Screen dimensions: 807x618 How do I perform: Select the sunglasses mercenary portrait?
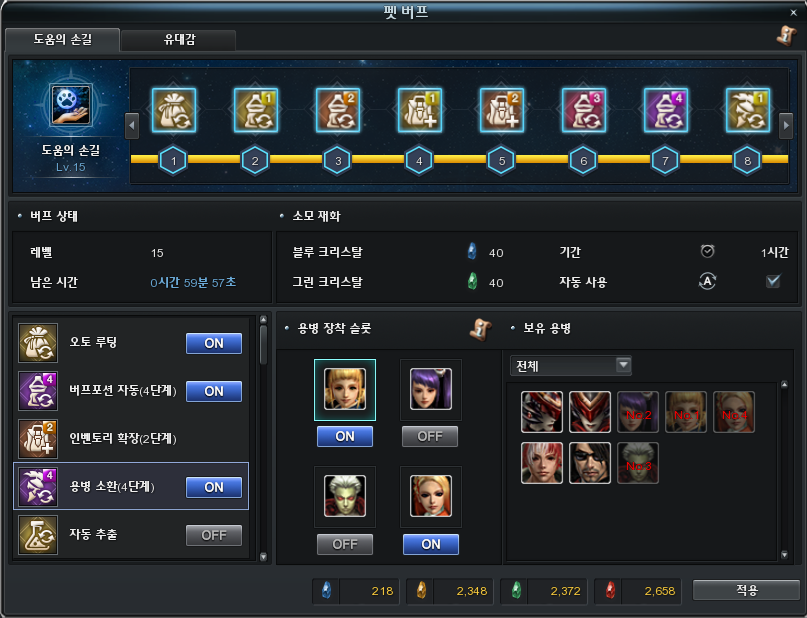[x=590, y=463]
